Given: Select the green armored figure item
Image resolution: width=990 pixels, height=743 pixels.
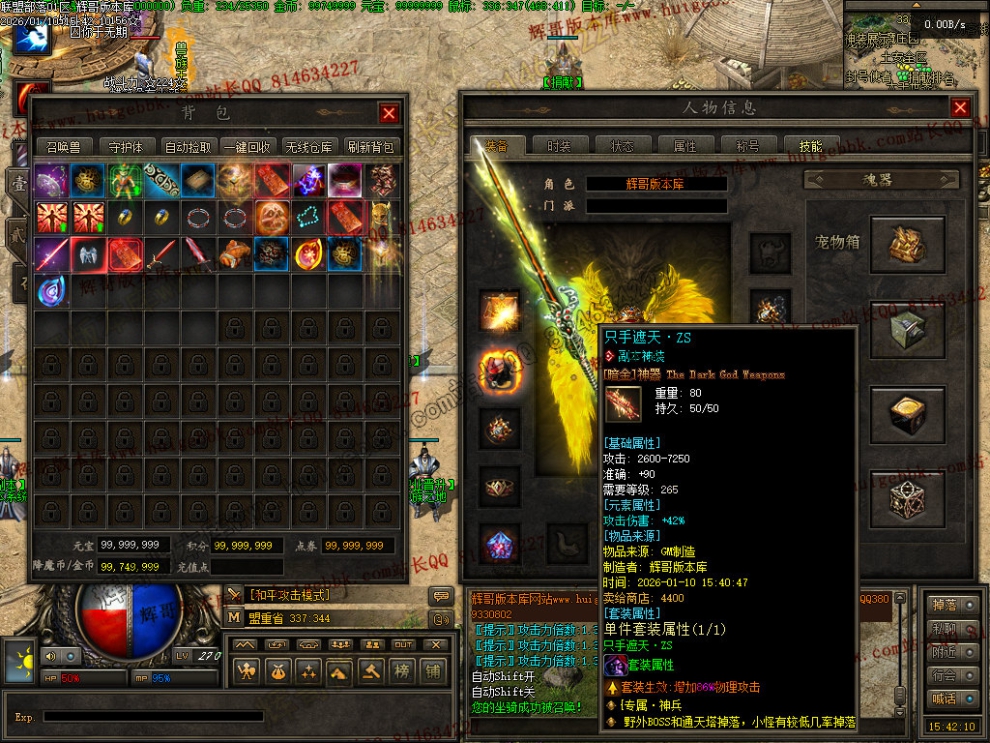Looking at the screenshot, I should coord(125,181).
